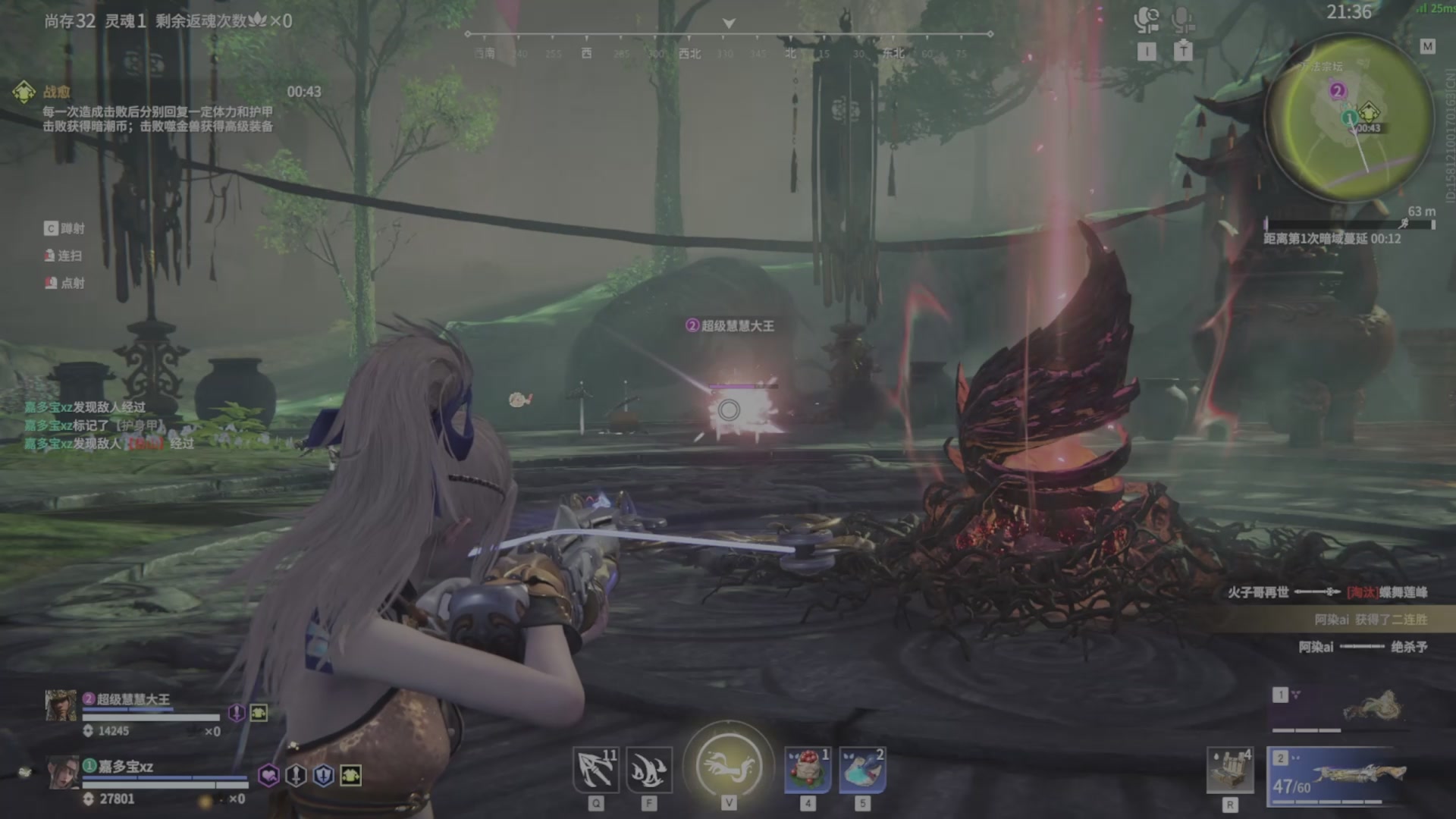Select the pink heart buff icon
Screen dimensions: 1456x819
pyautogui.click(x=268, y=775)
